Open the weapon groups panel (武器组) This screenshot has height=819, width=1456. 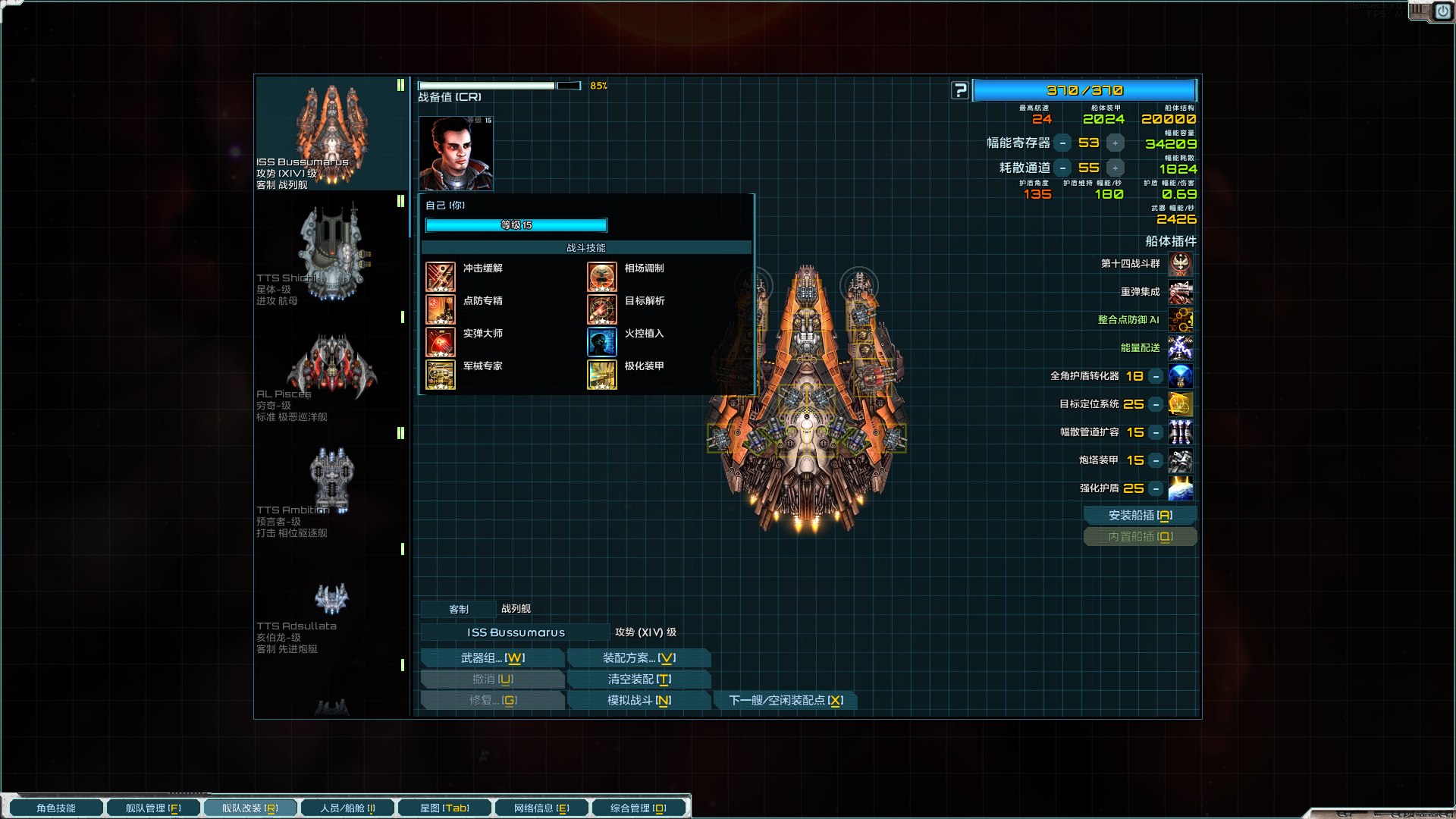[492, 658]
